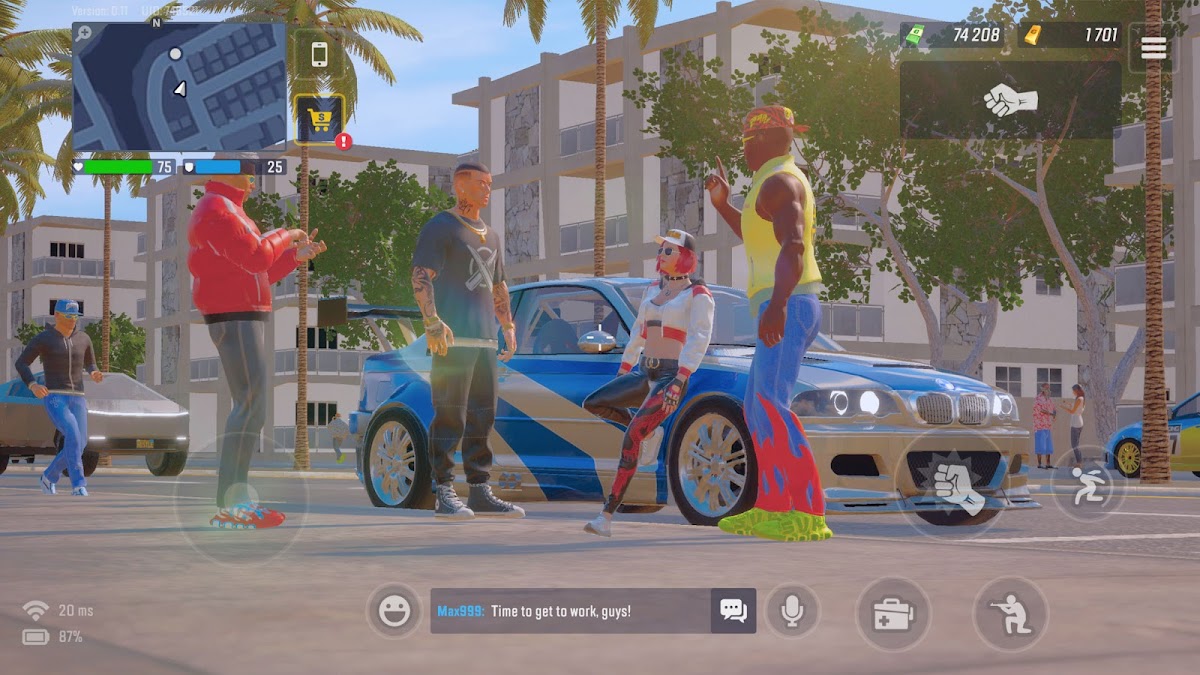Open the smartphone menu
1200x675 pixels.
(x=319, y=54)
